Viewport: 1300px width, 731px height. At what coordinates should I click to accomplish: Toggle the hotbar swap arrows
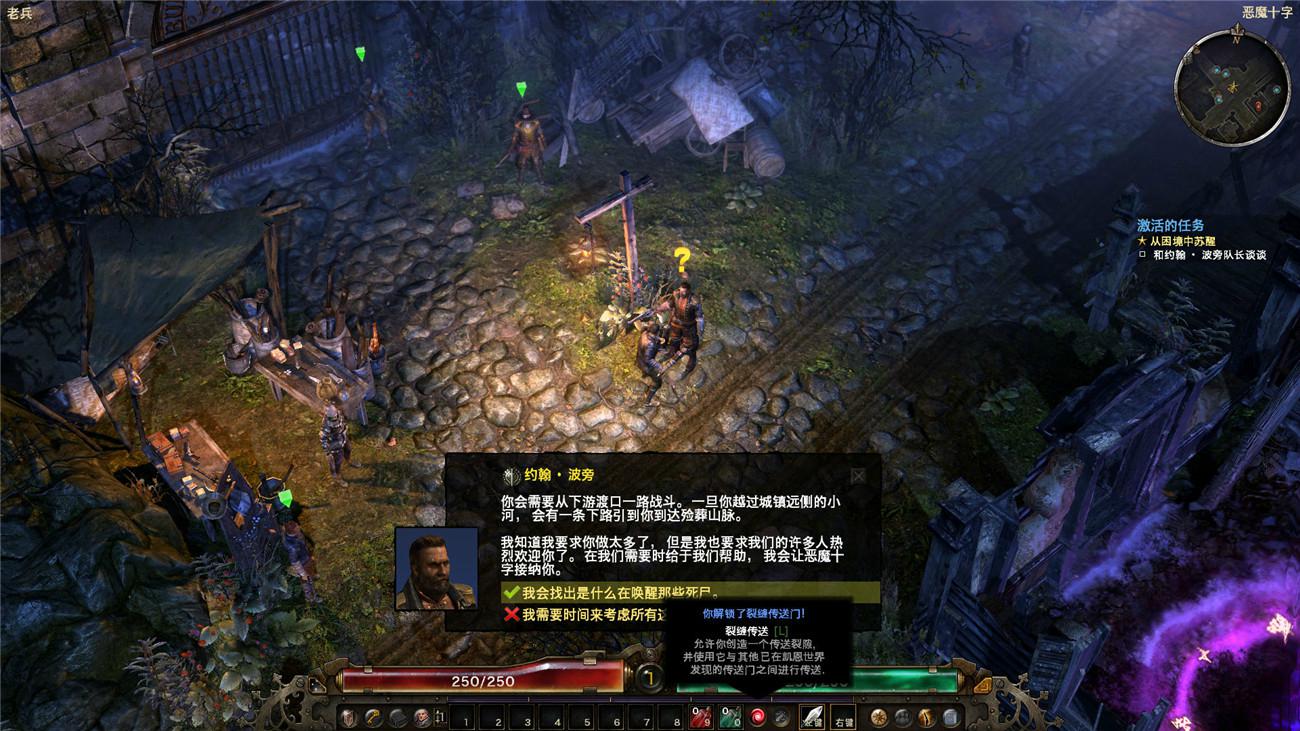(441, 717)
